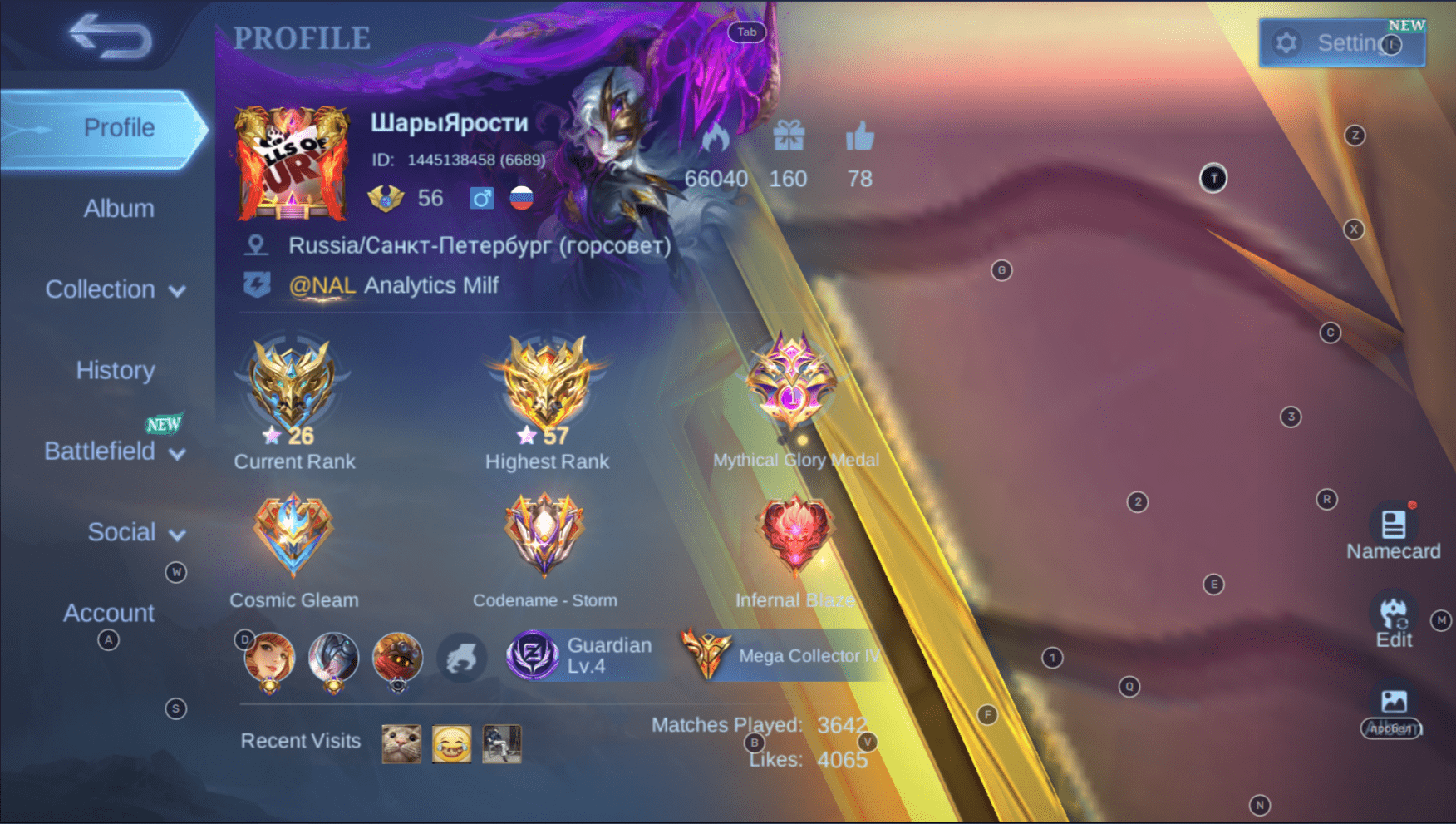The width and height of the screenshot is (1456, 824).
Task: Open the squad badge icon next to @NAL
Action: point(258,284)
